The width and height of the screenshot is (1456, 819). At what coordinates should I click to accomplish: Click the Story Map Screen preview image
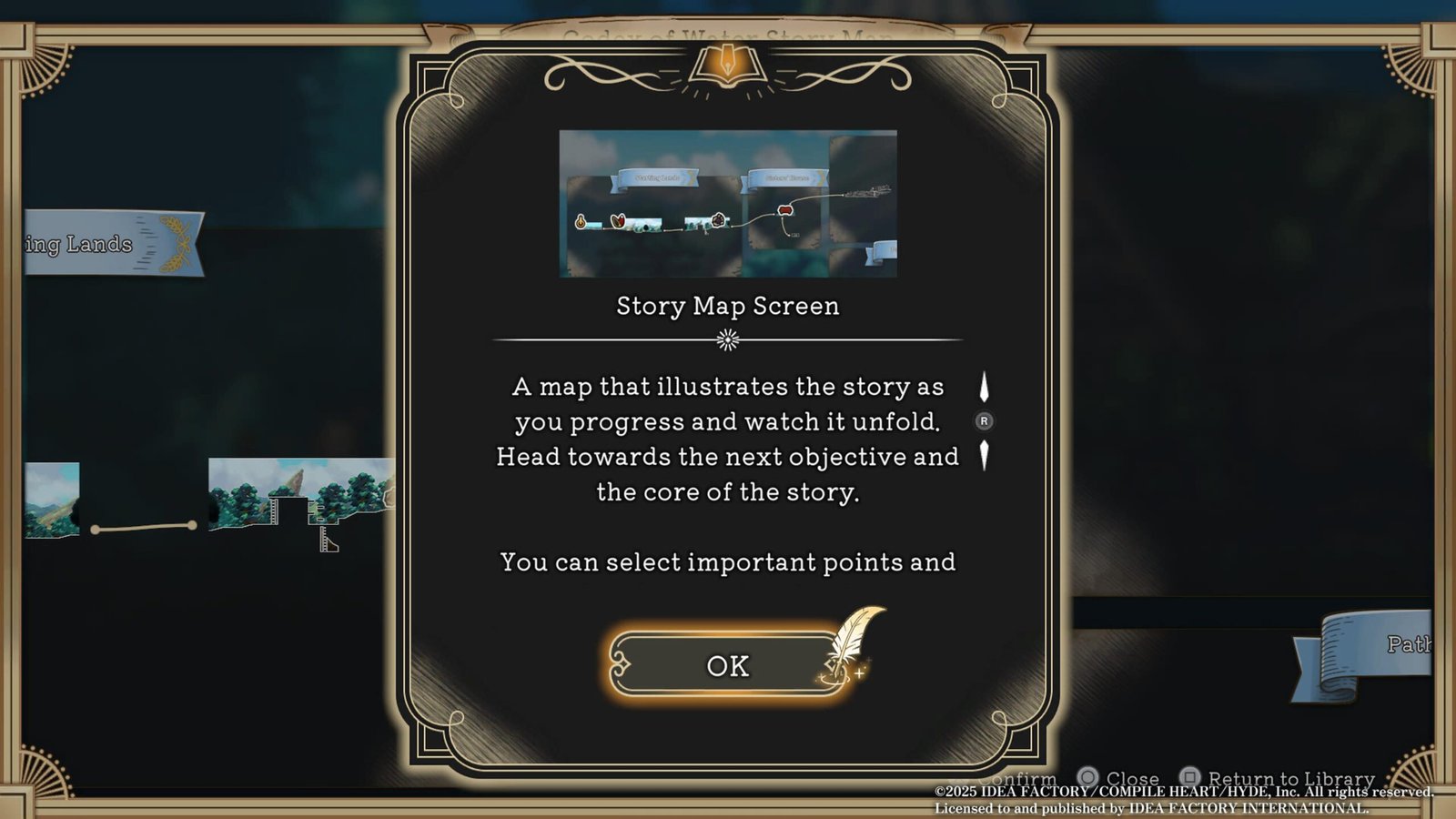727,204
